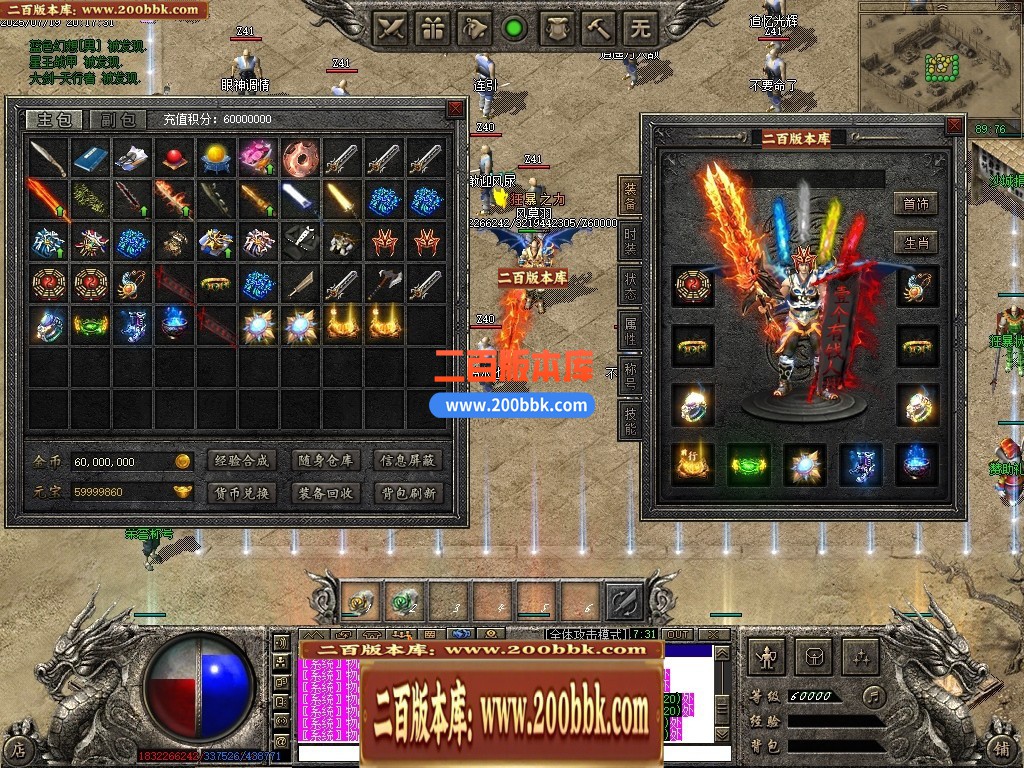The height and width of the screenshot is (768, 1024).
Task: Click the green orb button in top toolbar
Action: click(x=515, y=28)
